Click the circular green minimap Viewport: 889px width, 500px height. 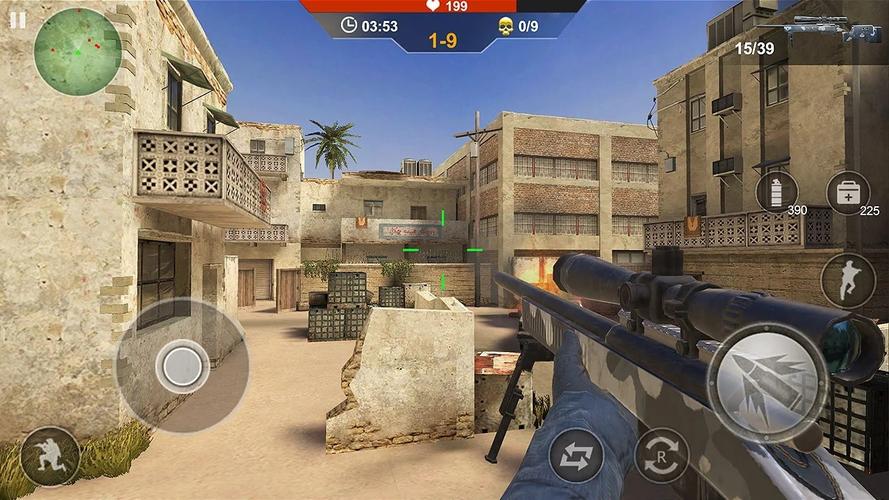[77, 51]
